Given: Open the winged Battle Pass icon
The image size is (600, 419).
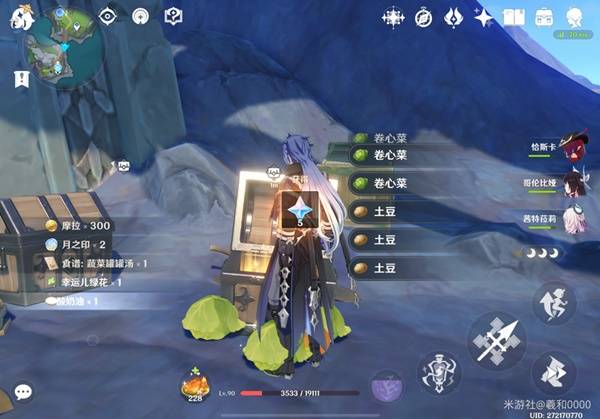Looking at the screenshot, I should [x=454, y=17].
